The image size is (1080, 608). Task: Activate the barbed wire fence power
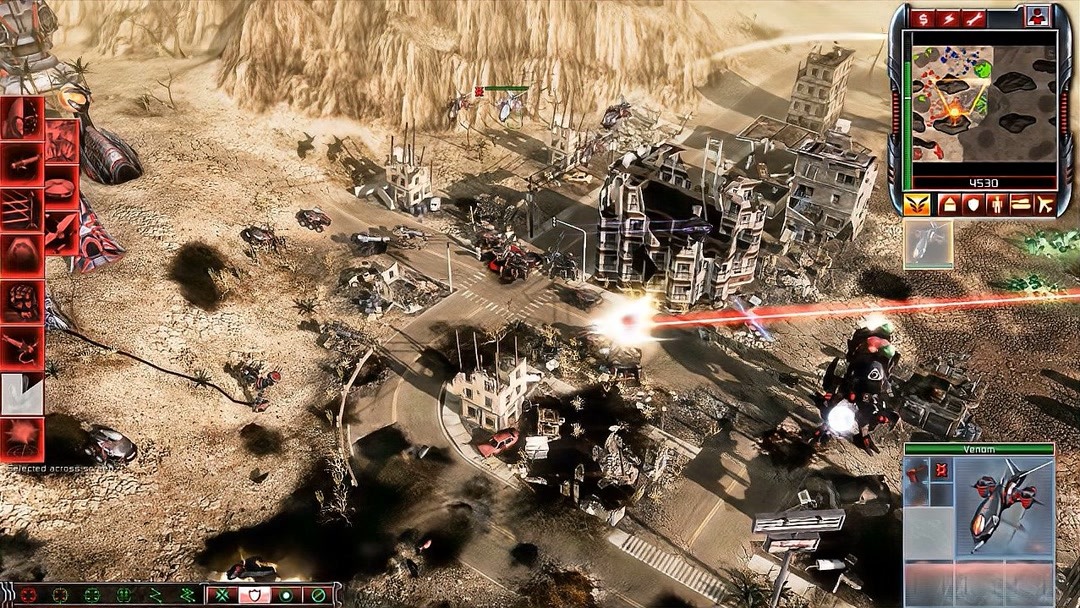21,208
